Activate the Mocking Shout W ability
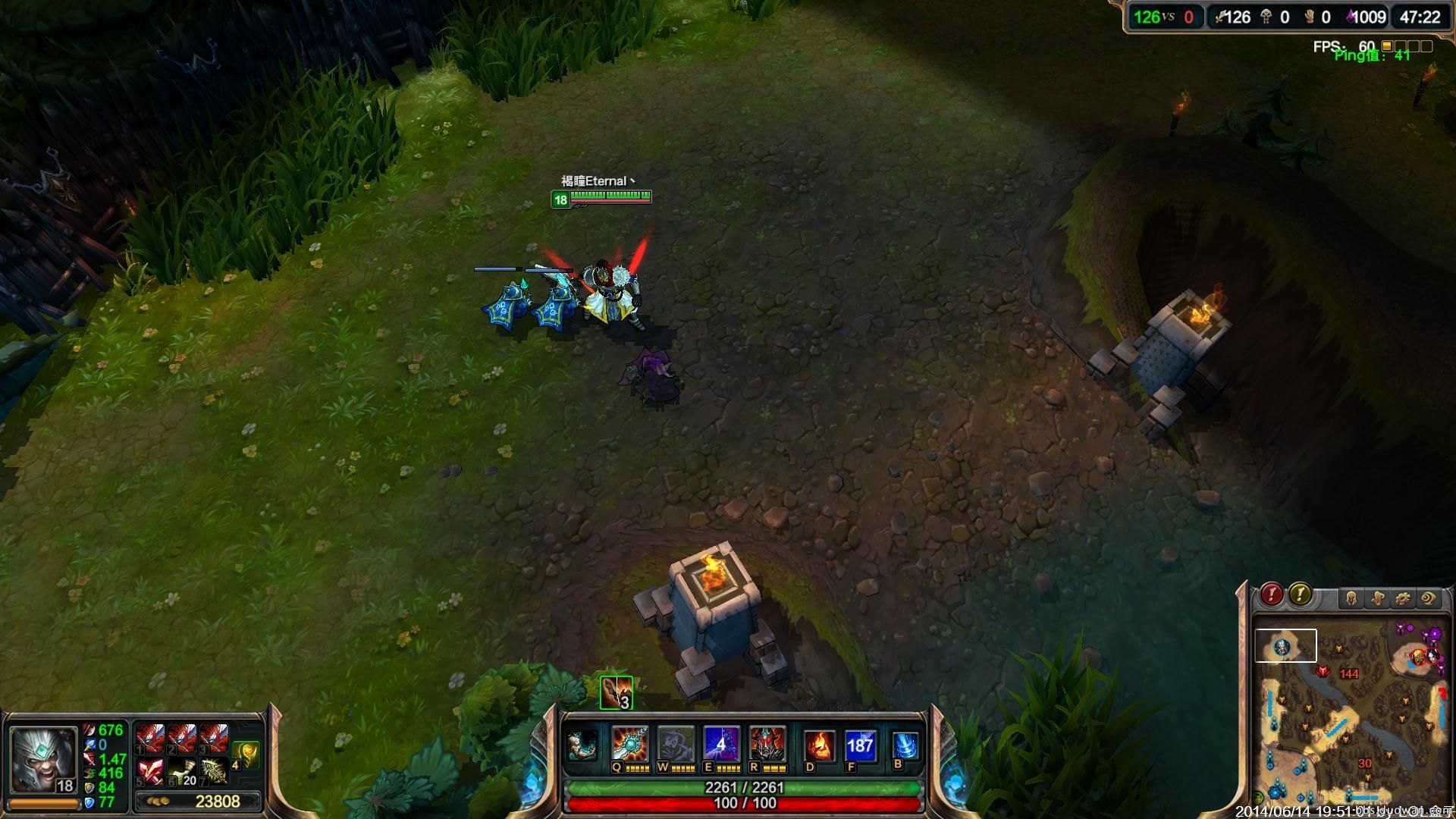This screenshot has width=1456, height=819. [x=675, y=744]
